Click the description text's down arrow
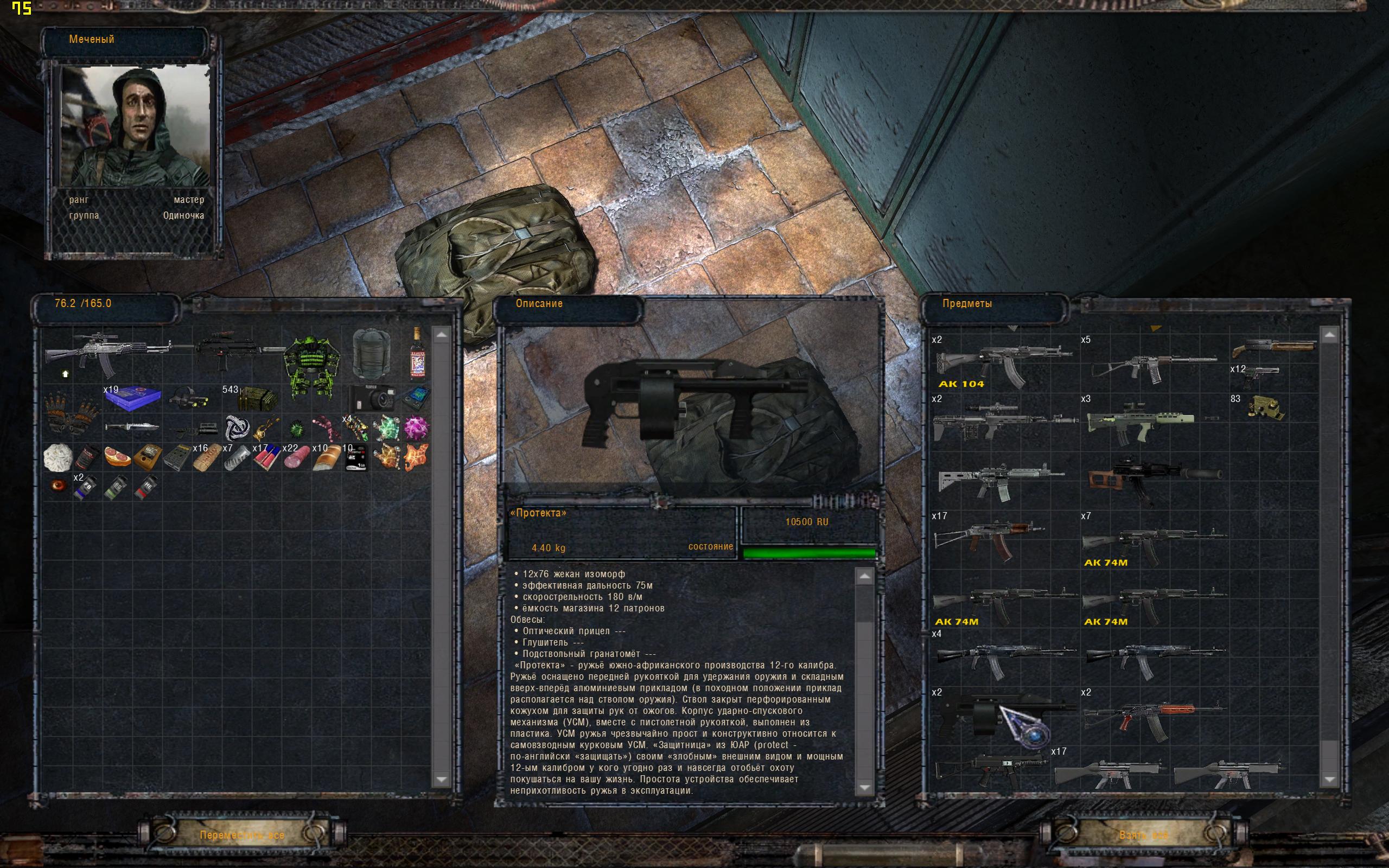The height and width of the screenshot is (868, 1389). [x=864, y=787]
